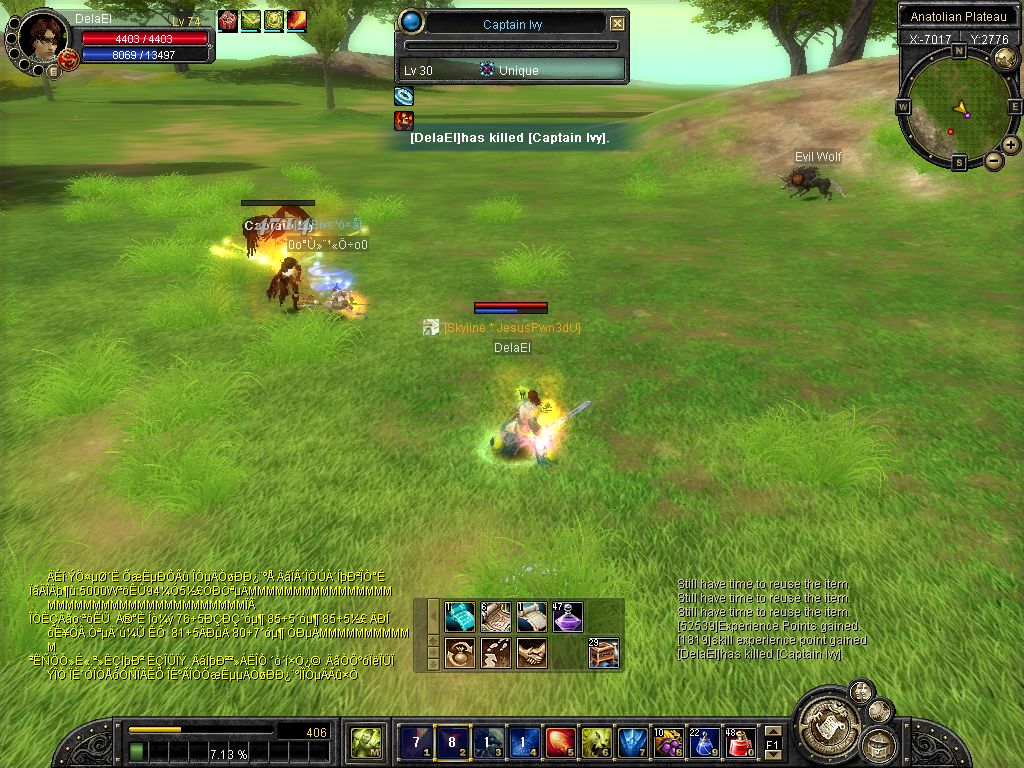Open the world map globe button
Image resolution: width=1024 pixels, height=768 pixels.
(1005, 57)
